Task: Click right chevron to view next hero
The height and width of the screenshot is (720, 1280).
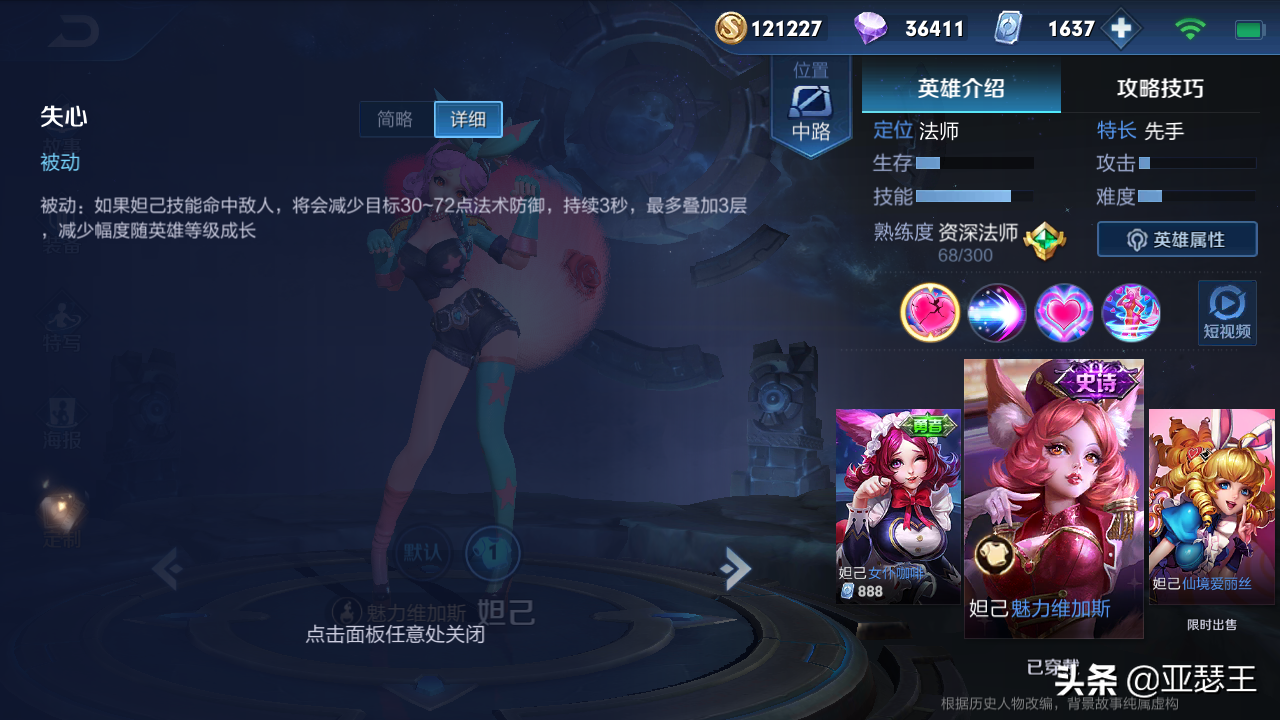Action: pos(736,568)
